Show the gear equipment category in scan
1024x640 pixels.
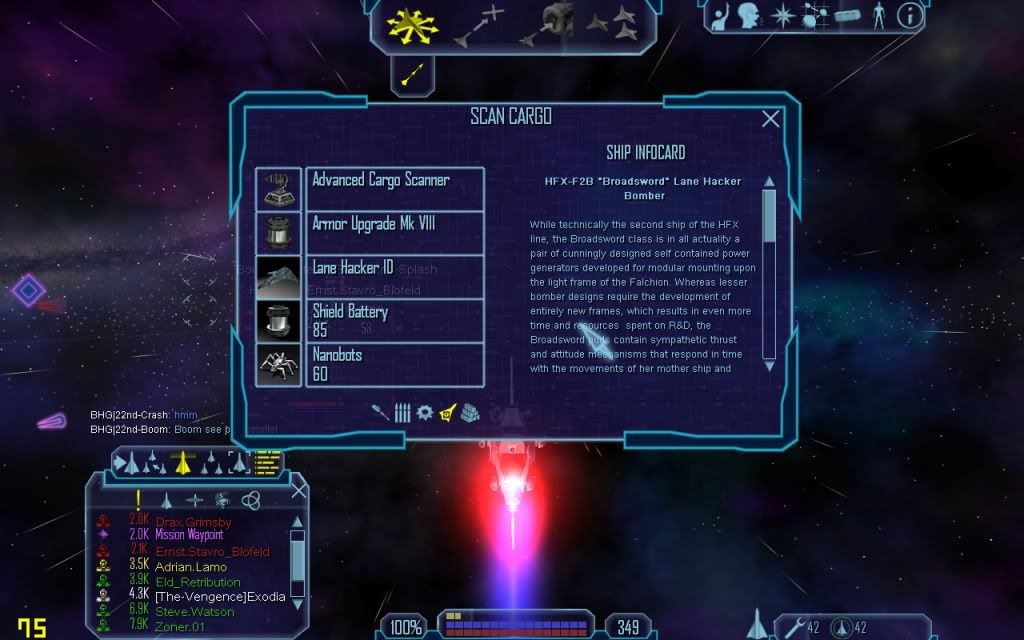(425, 412)
